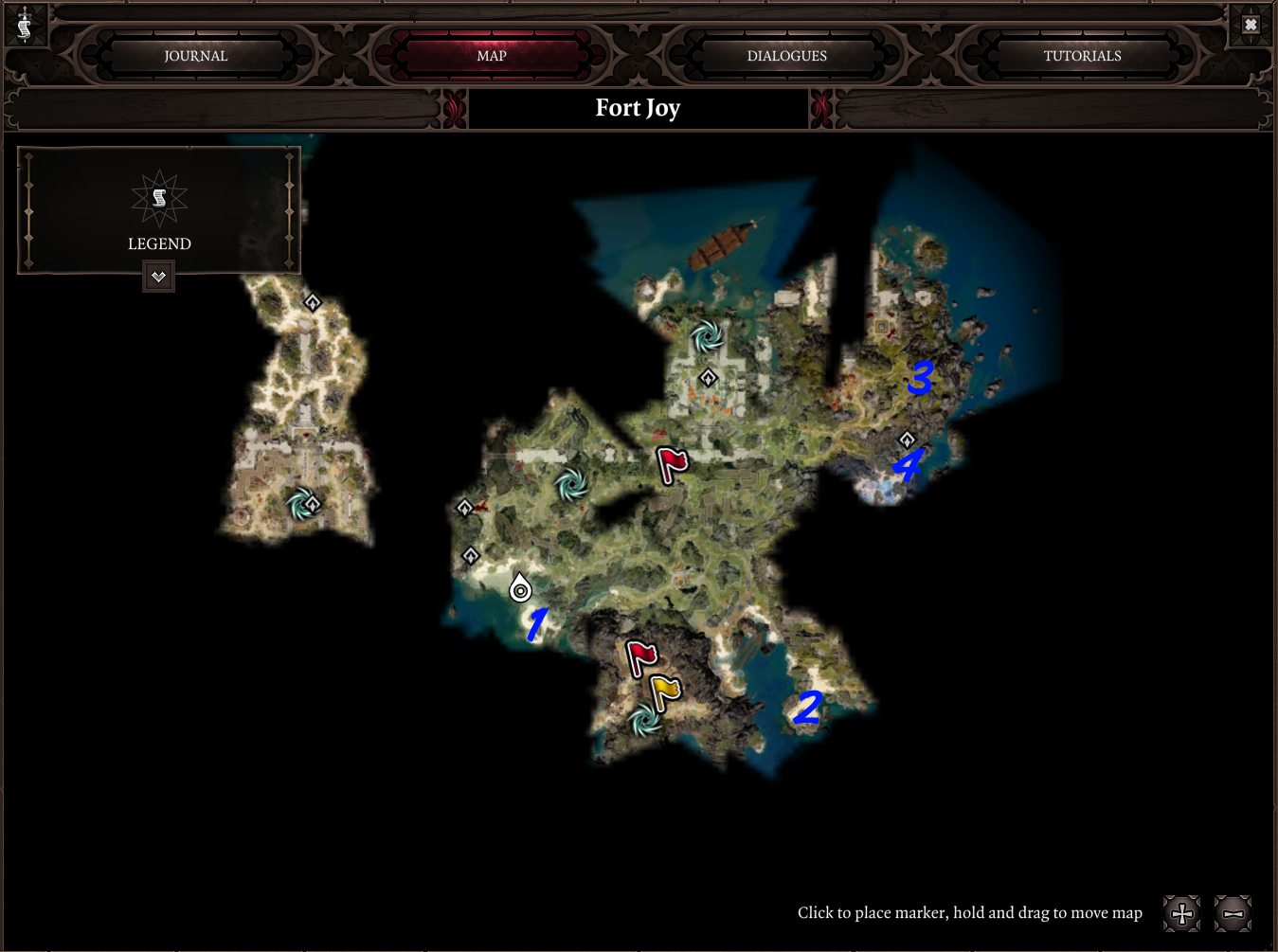Click the yellow flag map marker
The image size is (1278, 952).
tap(665, 692)
